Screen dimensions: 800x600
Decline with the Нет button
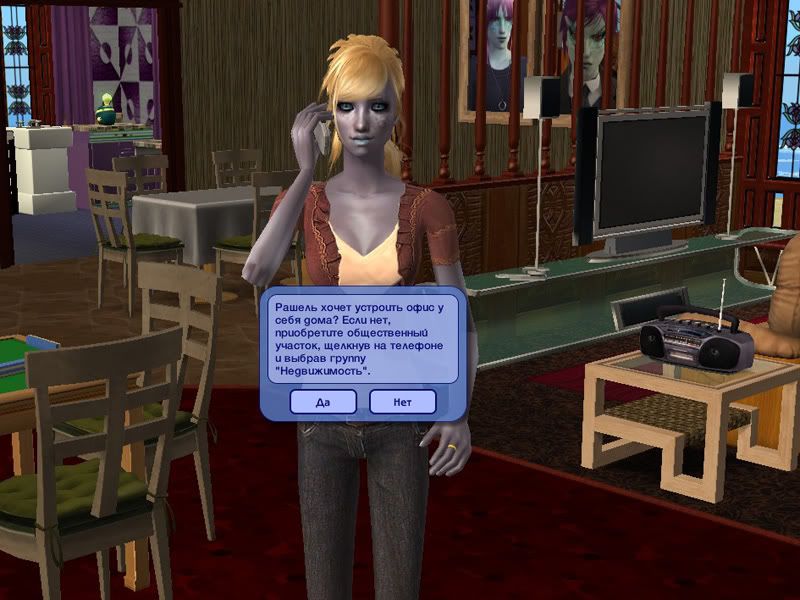(x=402, y=402)
